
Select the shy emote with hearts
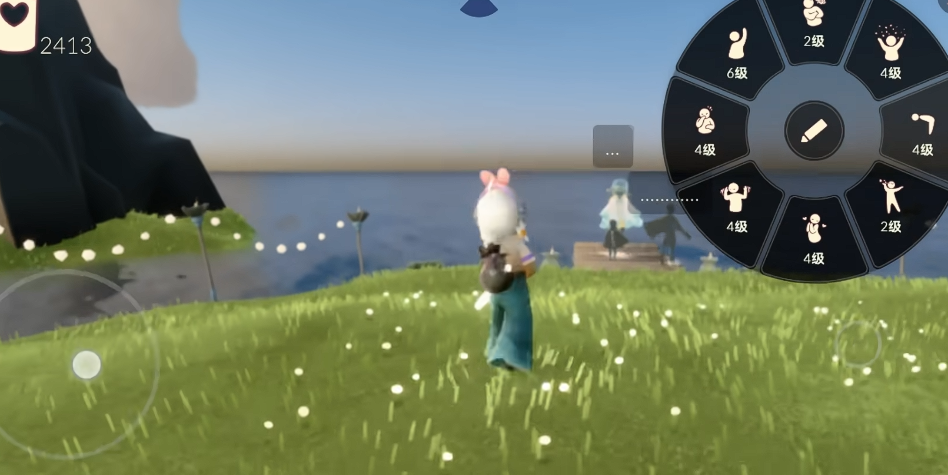pos(813,236)
